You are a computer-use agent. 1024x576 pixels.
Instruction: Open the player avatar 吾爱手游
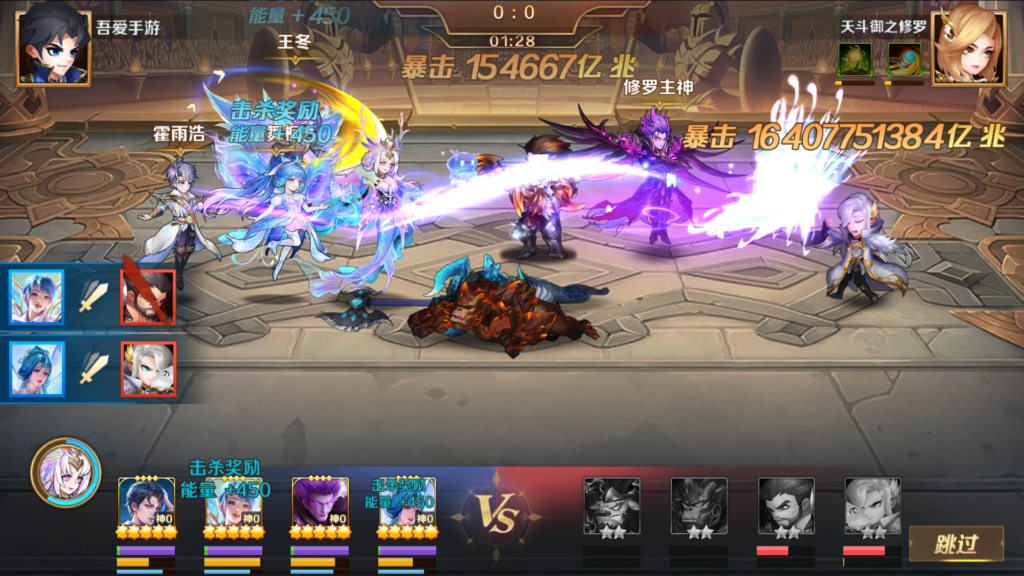pyautogui.click(x=53, y=45)
